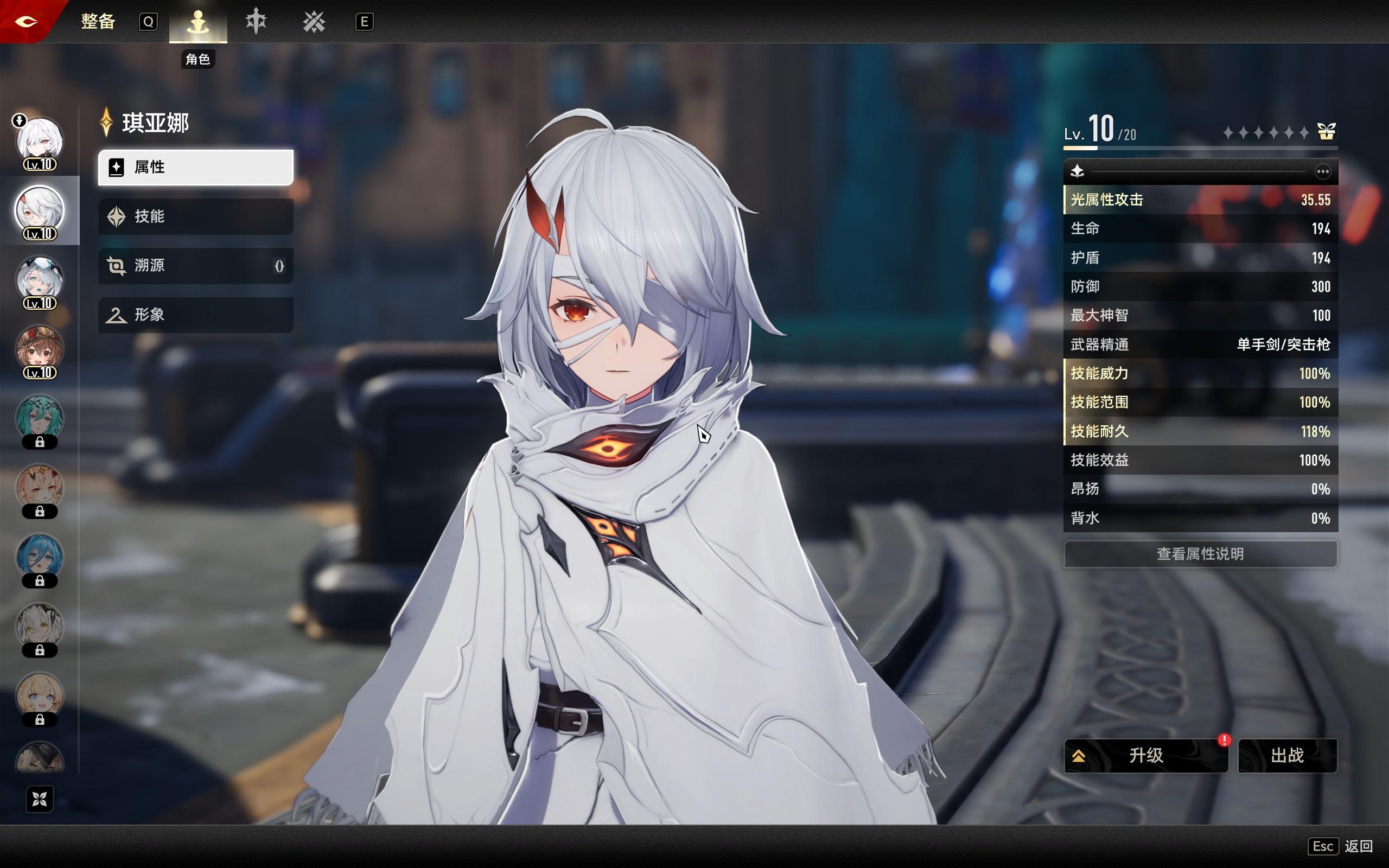
Task: Switch to the weapon tab with winged-sword icon
Action: (256, 22)
